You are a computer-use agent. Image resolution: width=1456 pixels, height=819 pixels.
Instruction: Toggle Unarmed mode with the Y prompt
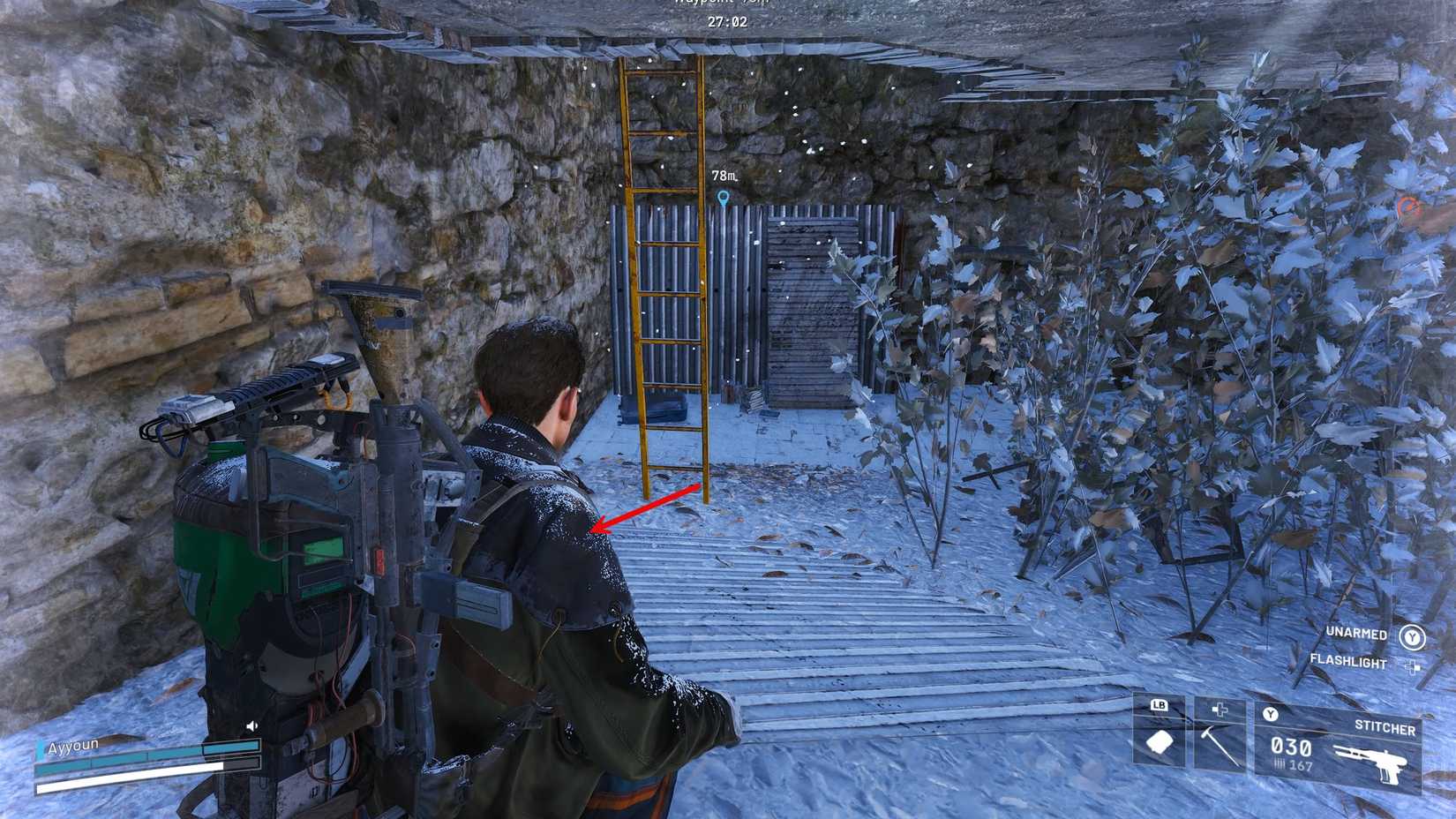[x=1412, y=637]
